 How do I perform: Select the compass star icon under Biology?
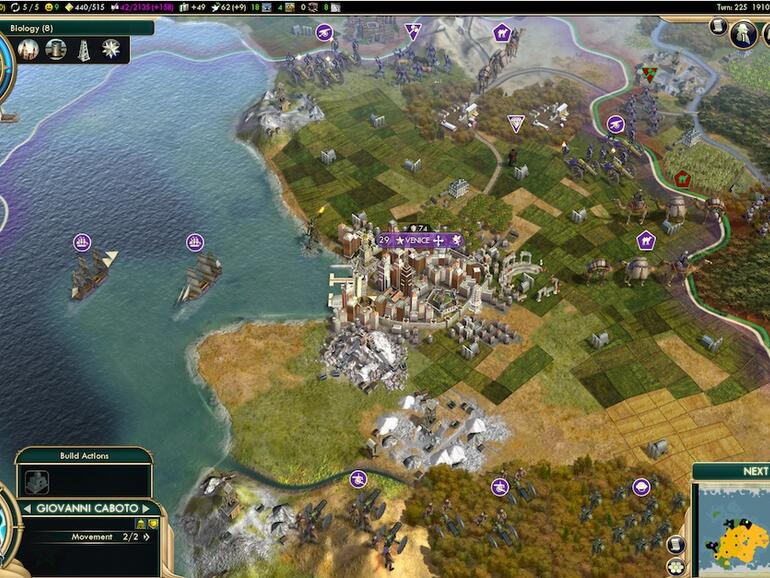pyautogui.click(x=111, y=48)
